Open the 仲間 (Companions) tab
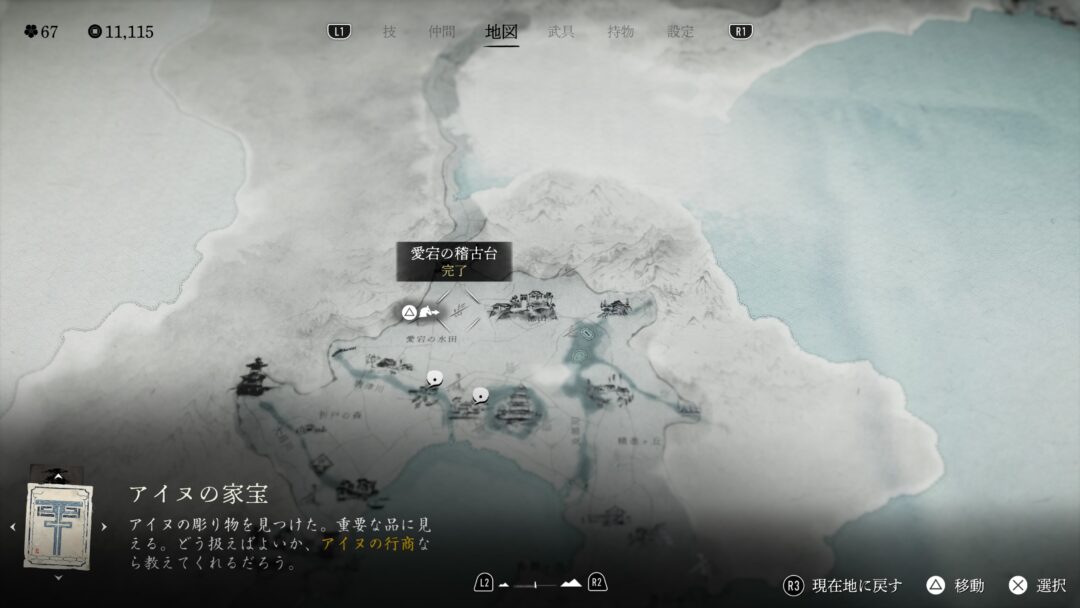Screen dimensions: 1080x608 point(441,32)
